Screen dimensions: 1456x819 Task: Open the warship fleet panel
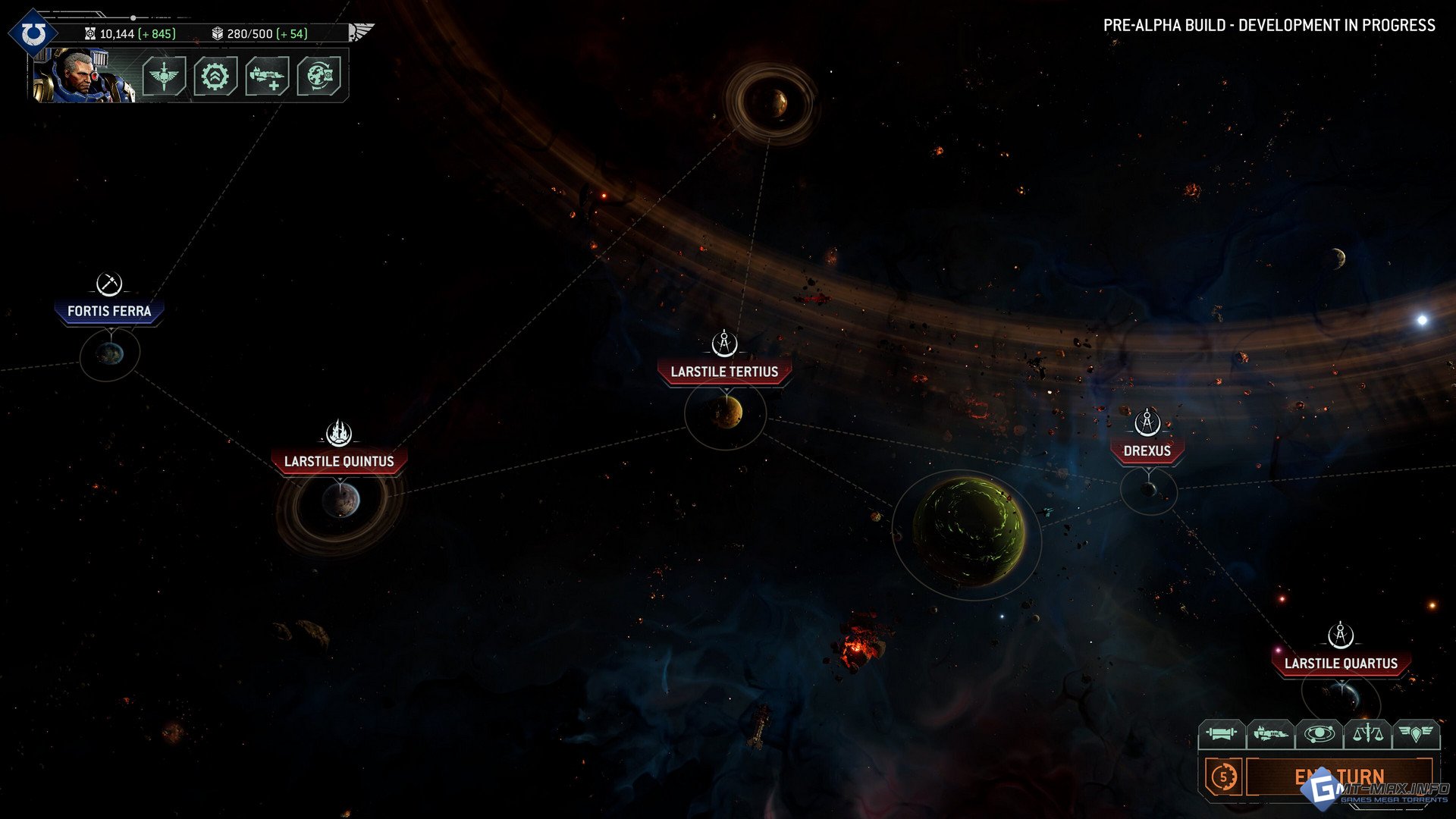coord(1270,733)
